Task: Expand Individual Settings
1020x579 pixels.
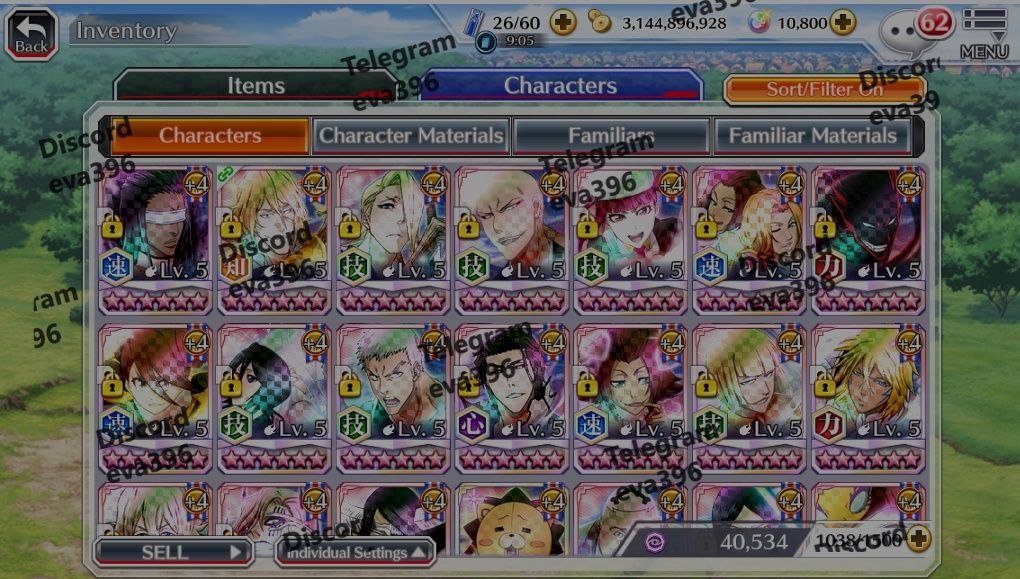Action: [355, 552]
